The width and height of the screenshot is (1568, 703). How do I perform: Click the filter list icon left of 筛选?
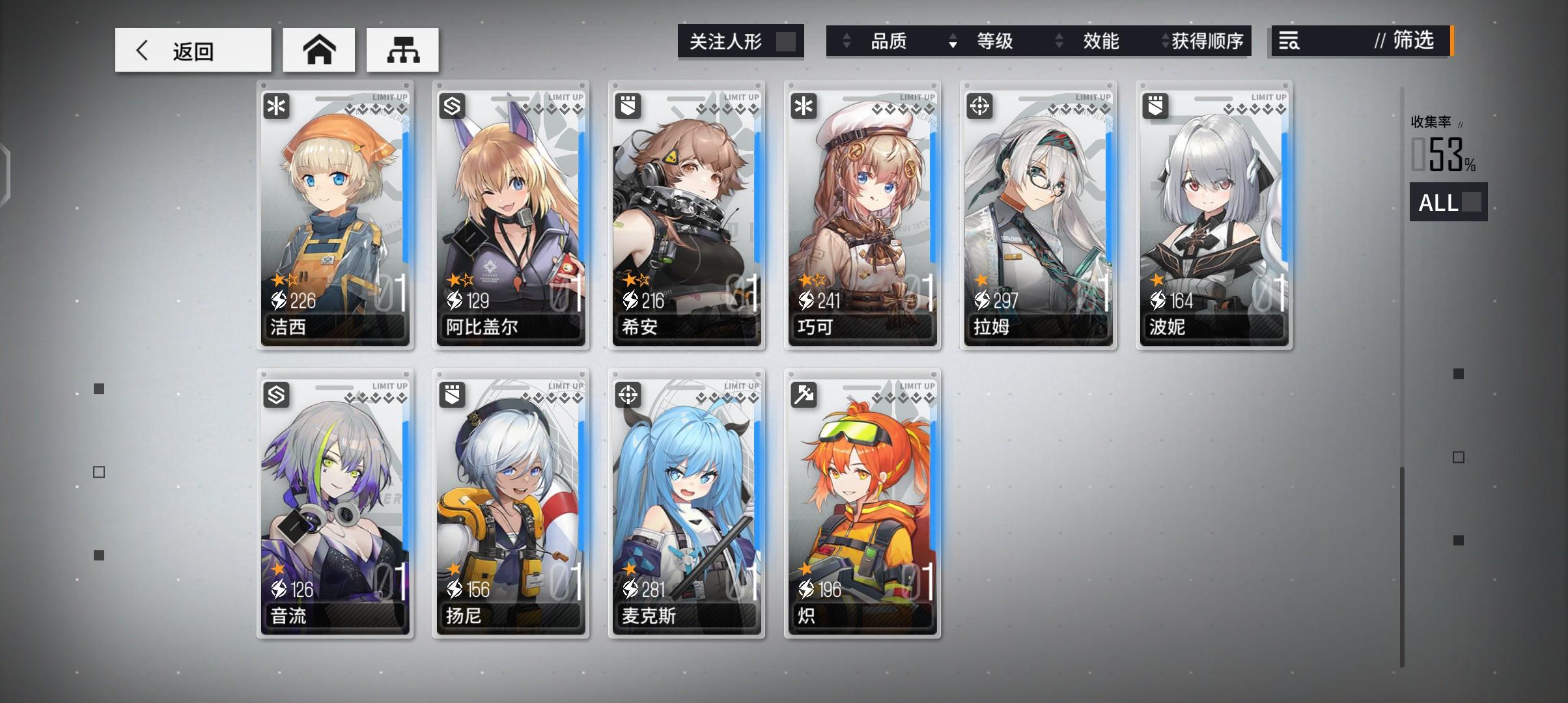1289,42
